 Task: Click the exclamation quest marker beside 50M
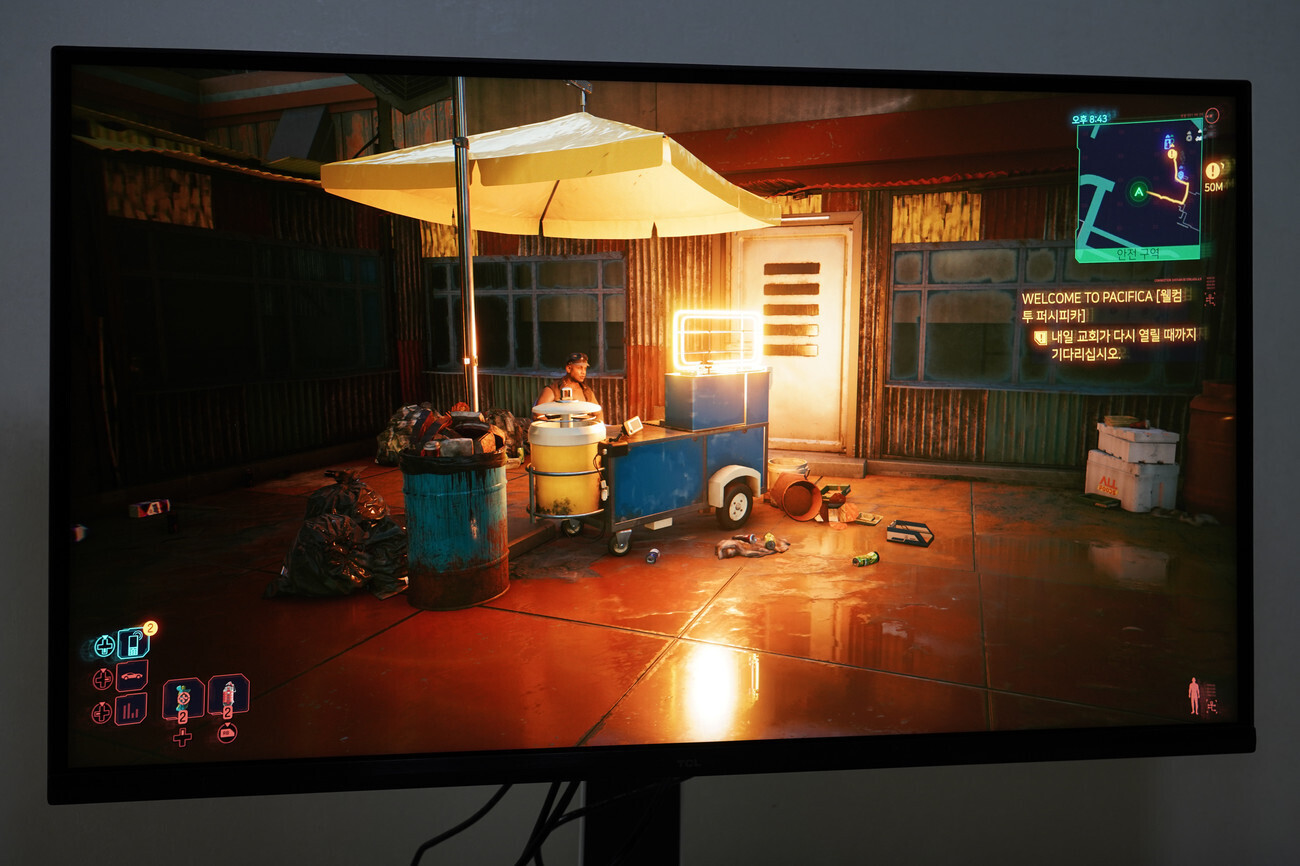[1213, 170]
